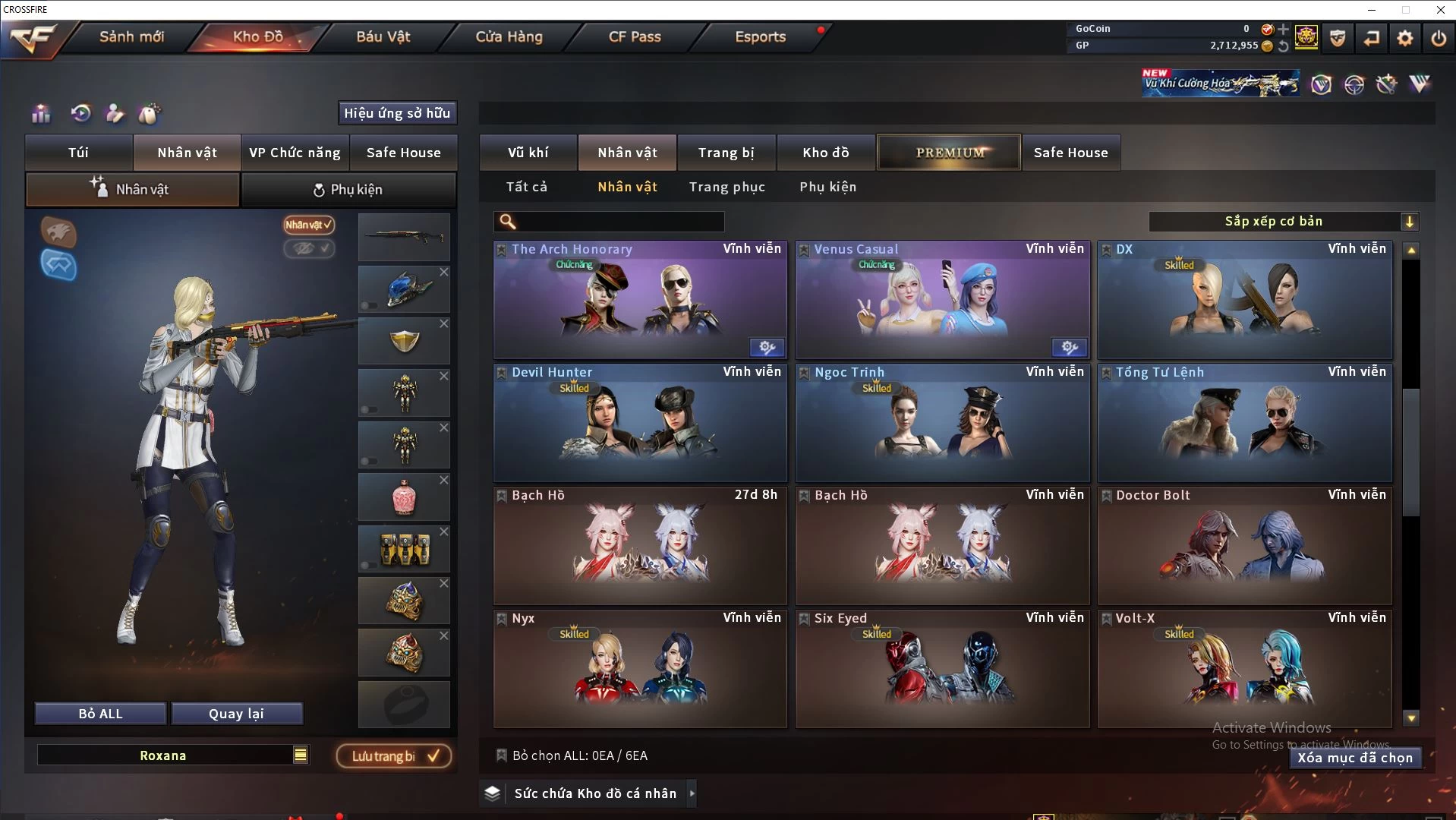Viewport: 1456px width, 820px height.
Task: Open the Phụ kiện equipment tab
Action: pos(348,190)
